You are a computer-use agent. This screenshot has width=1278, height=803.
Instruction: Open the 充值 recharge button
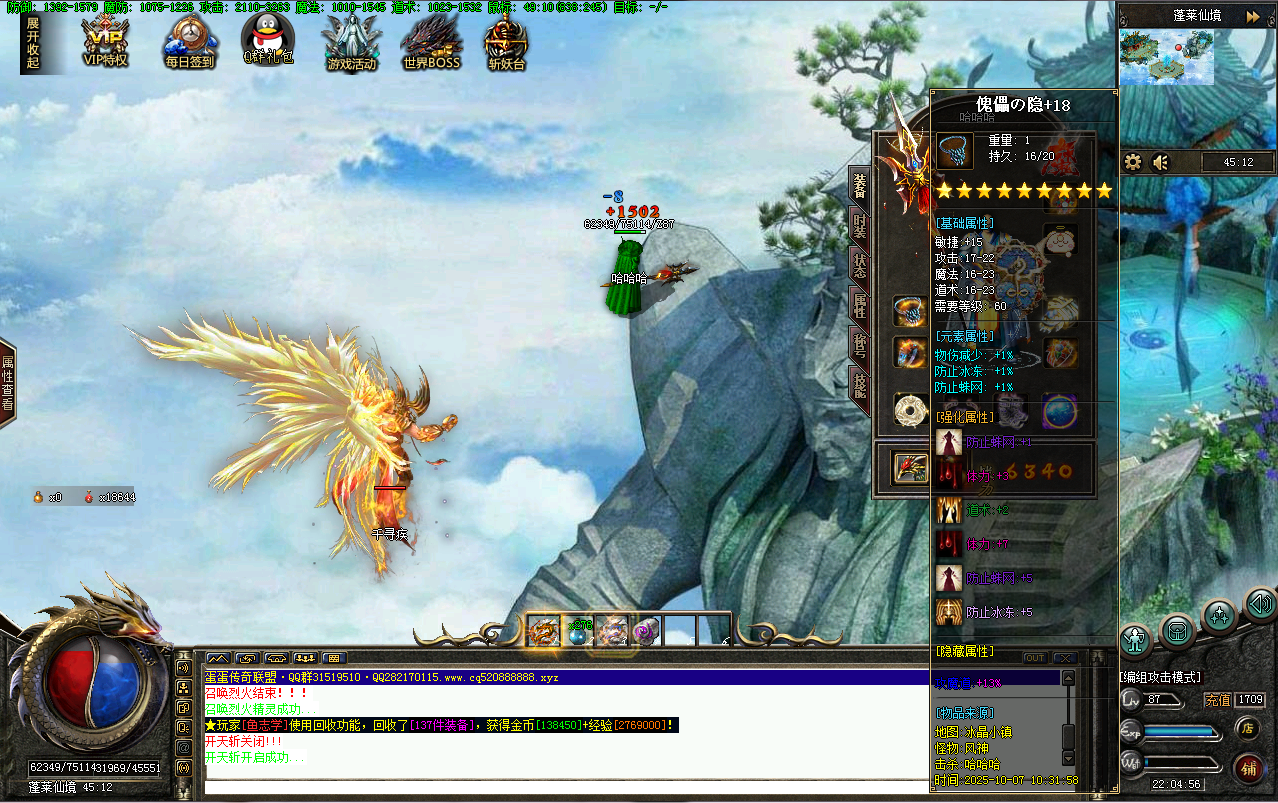[x=1216, y=700]
